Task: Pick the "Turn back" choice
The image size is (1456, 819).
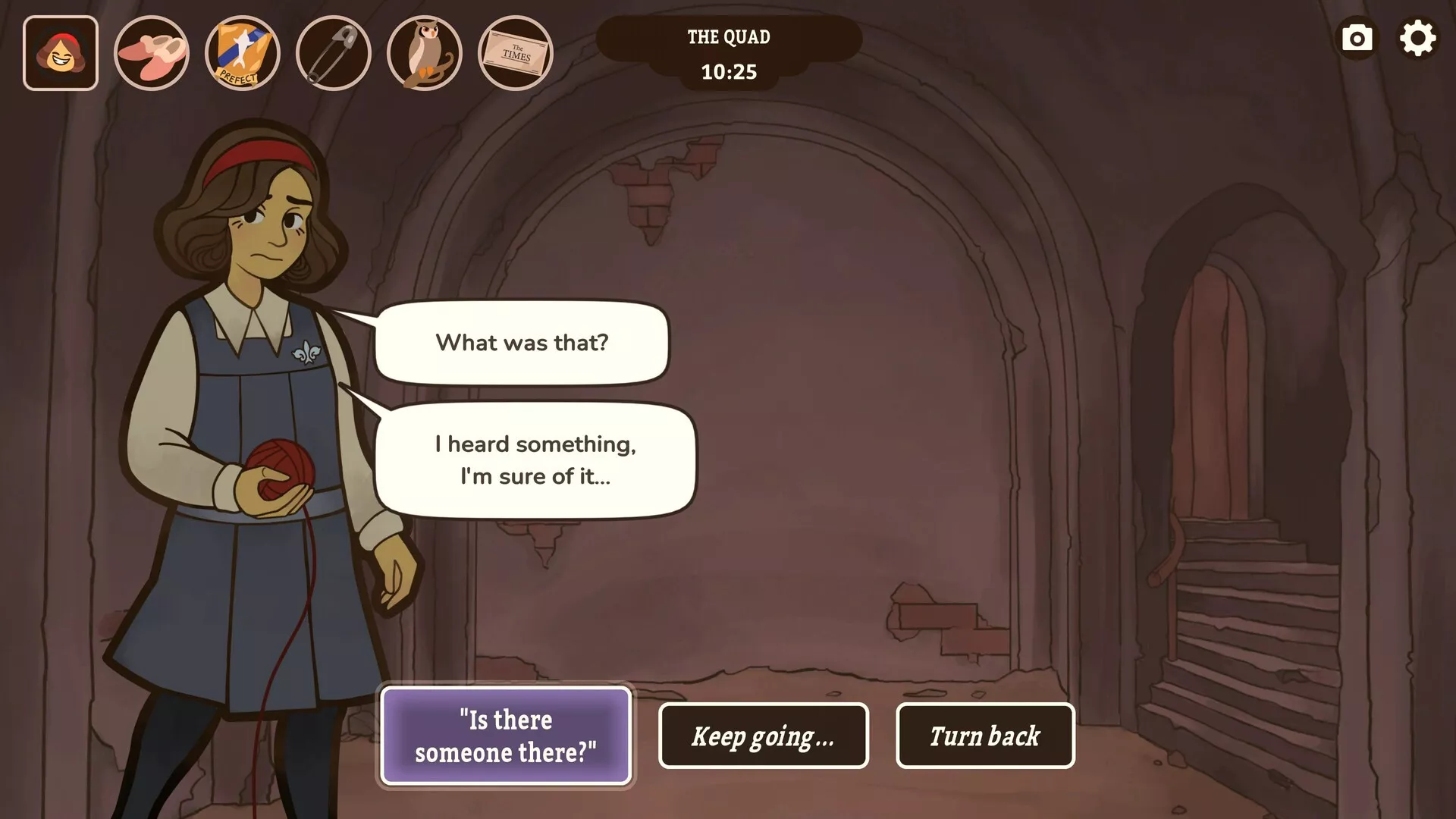Action: 984,736
